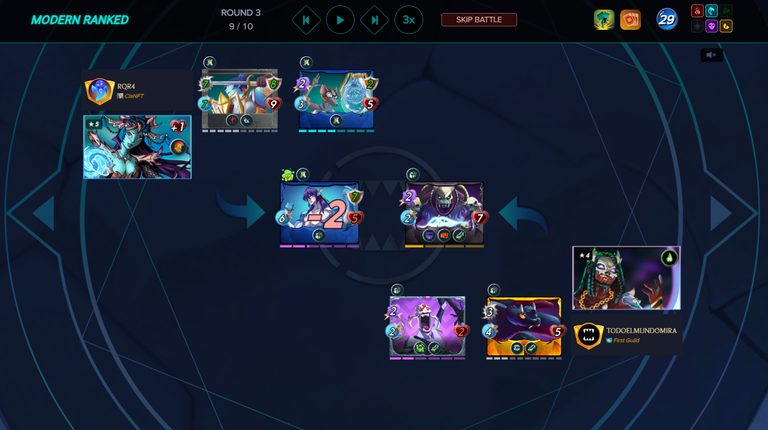Toggle the 3x playback speed
Image resolution: width=768 pixels, height=430 pixels.
[408, 20]
